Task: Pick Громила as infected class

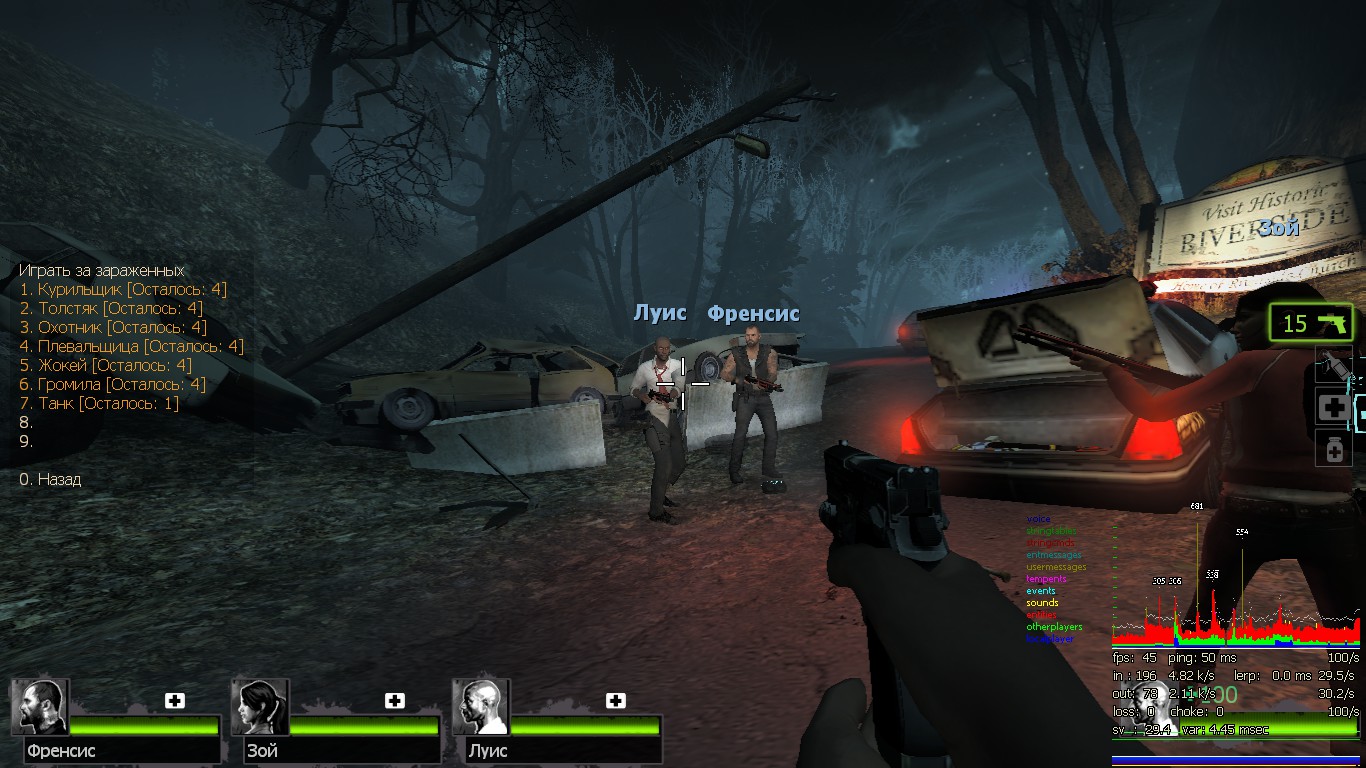Action: [112, 384]
